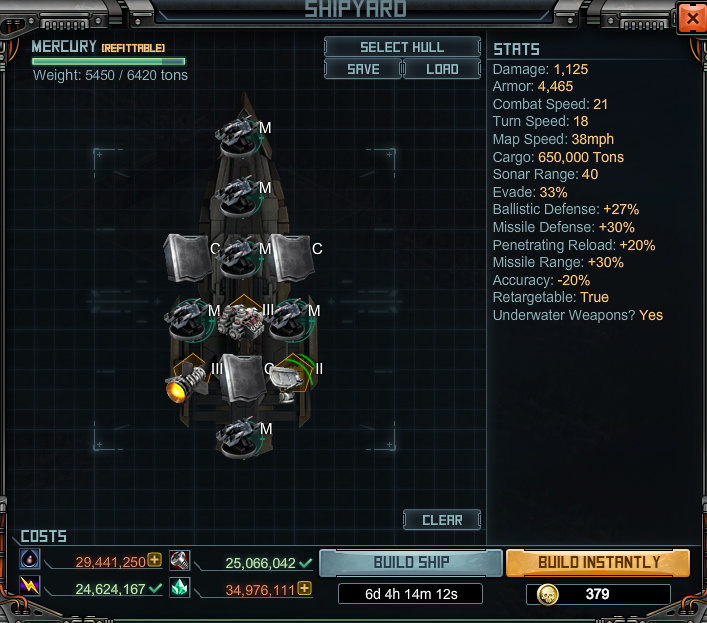The height and width of the screenshot is (623, 707).
Task: Clear all equipment from the hull
Action: coord(442,520)
